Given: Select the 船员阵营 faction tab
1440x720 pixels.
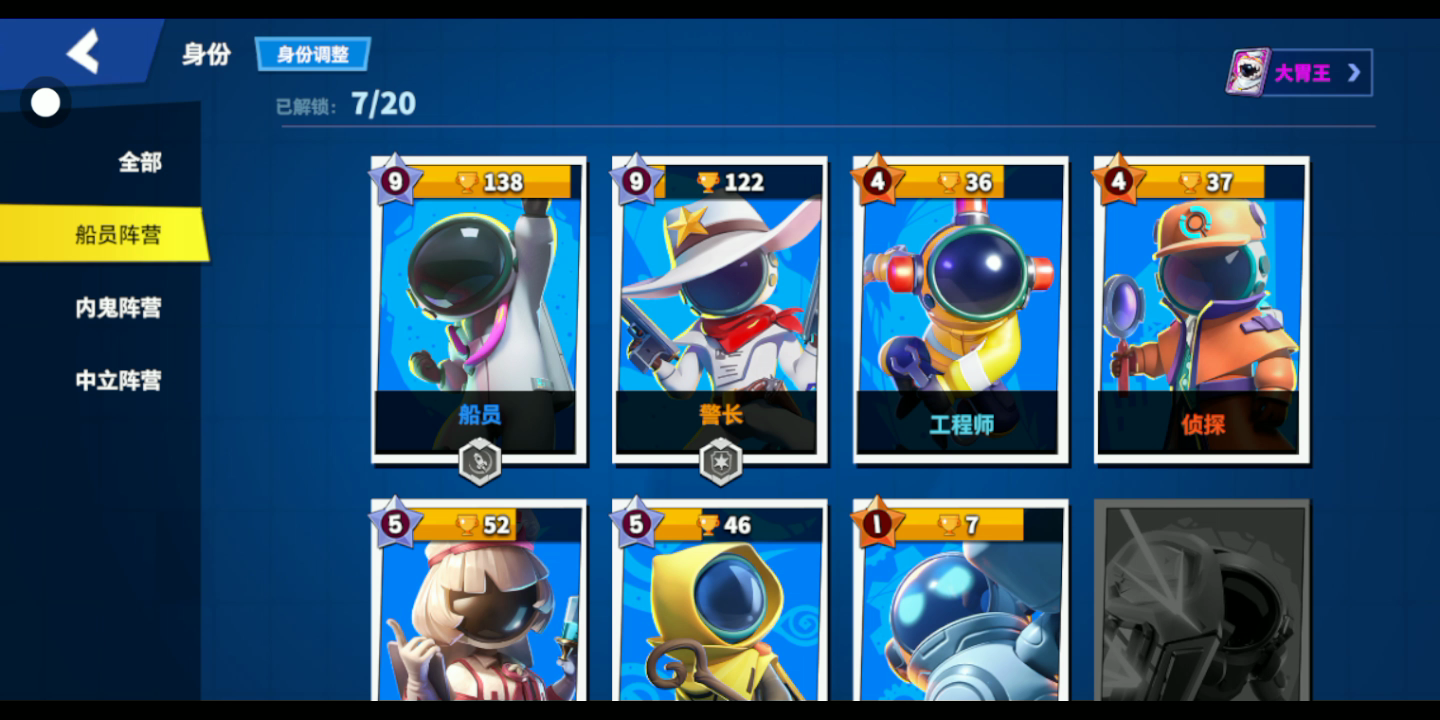Looking at the screenshot, I should click(117, 235).
